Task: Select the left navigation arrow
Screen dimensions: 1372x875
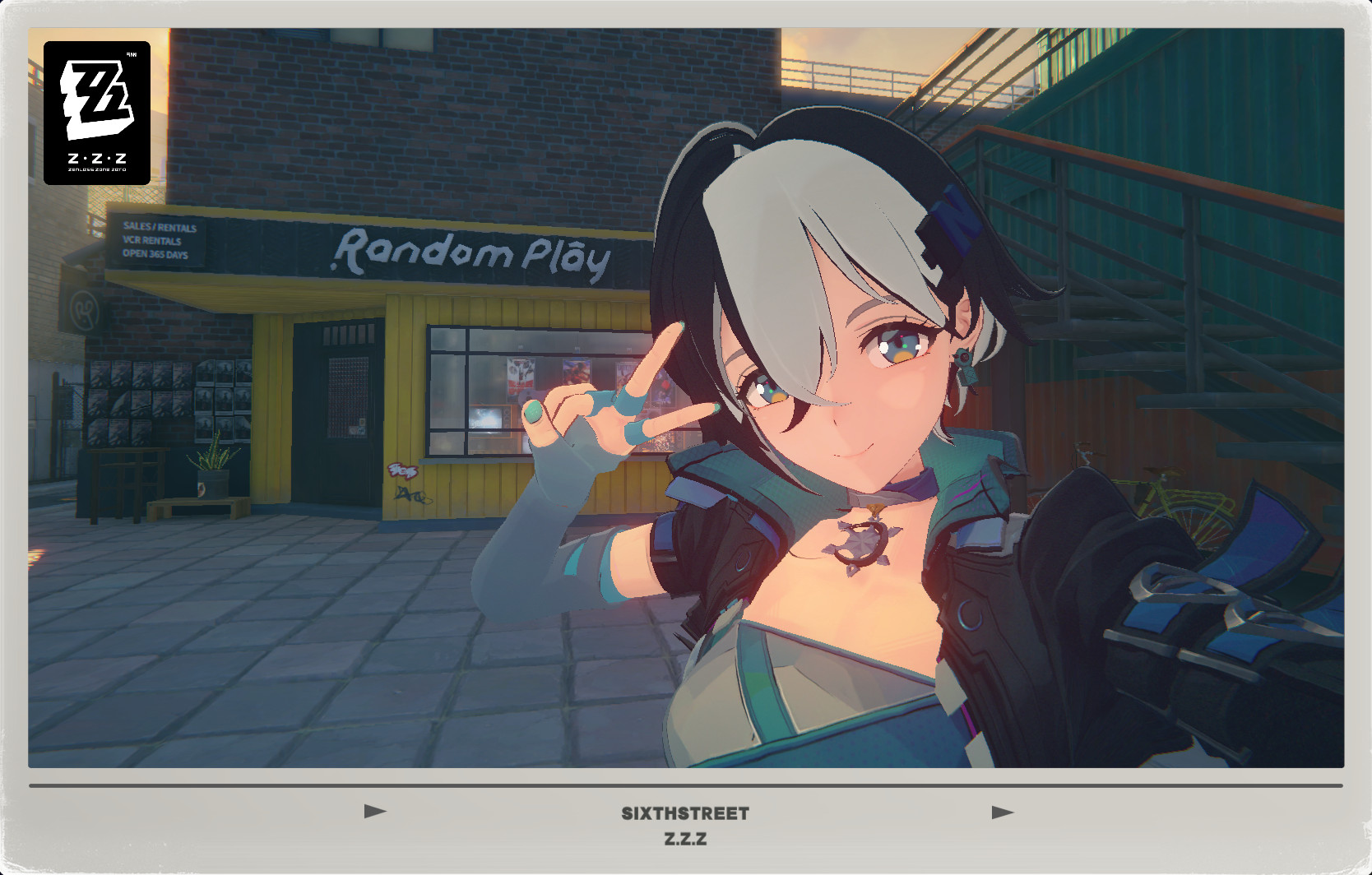Action: [x=373, y=812]
